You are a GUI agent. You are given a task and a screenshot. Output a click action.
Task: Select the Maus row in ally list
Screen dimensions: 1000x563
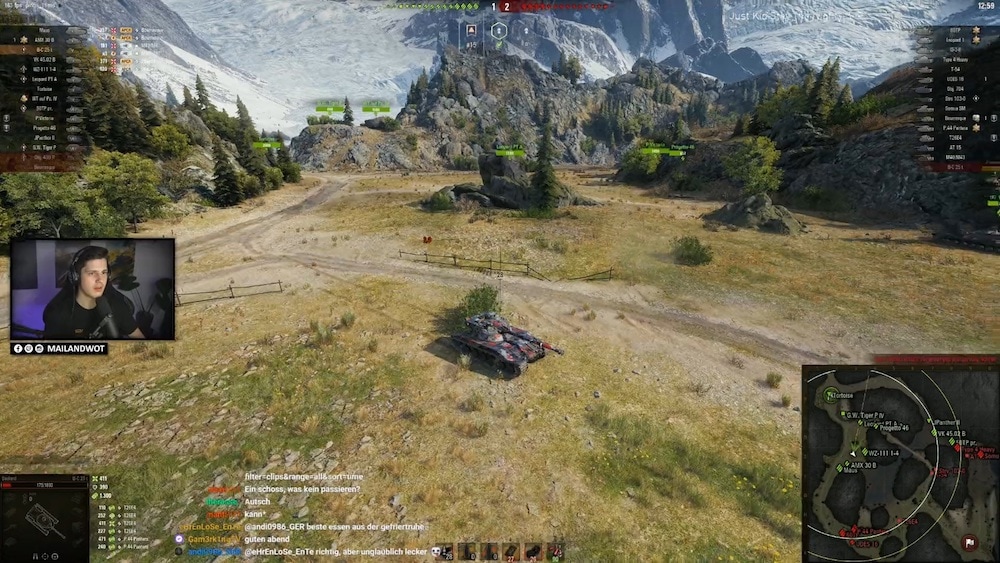[x=44, y=30]
